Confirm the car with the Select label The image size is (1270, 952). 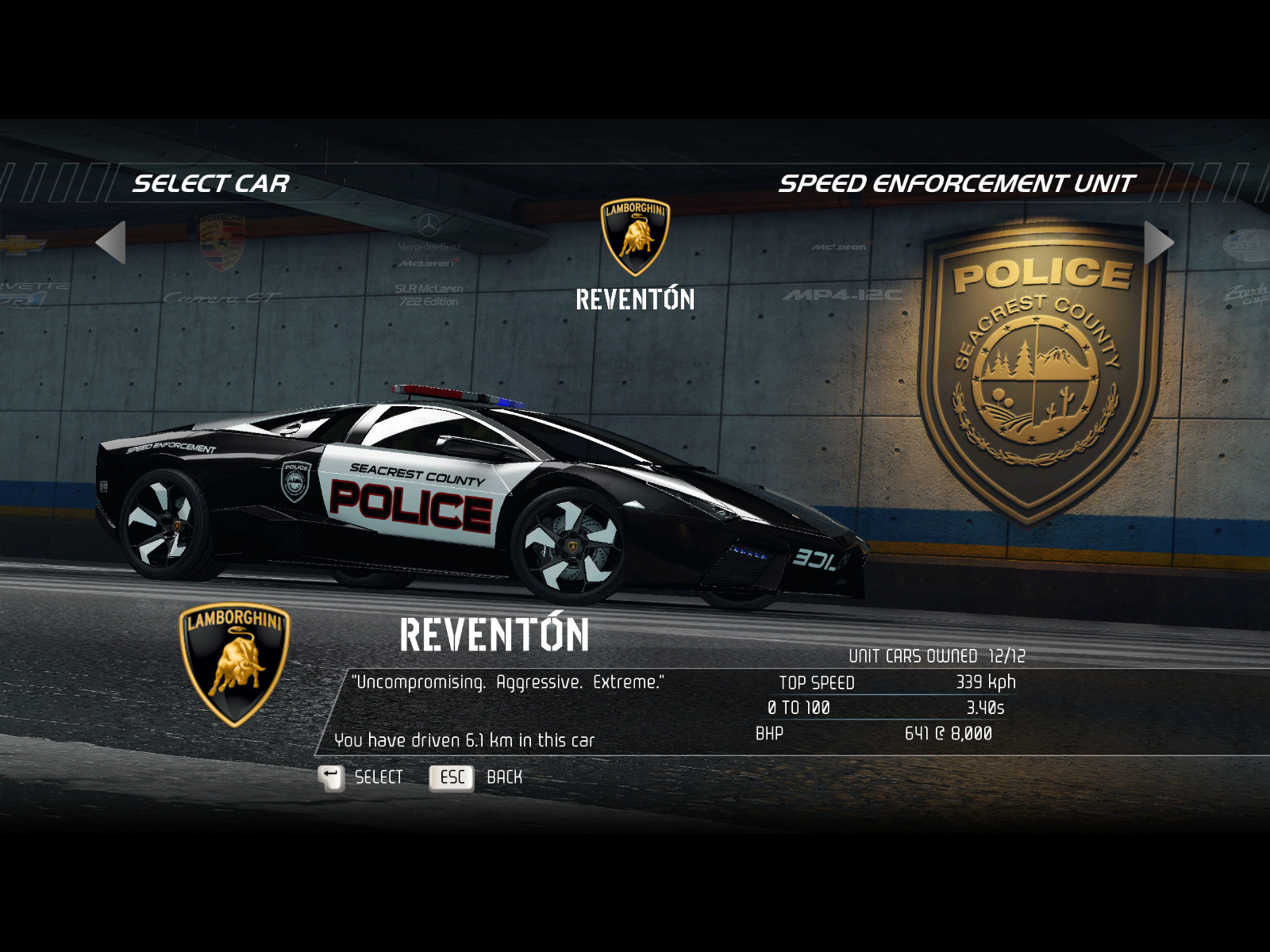point(378,777)
